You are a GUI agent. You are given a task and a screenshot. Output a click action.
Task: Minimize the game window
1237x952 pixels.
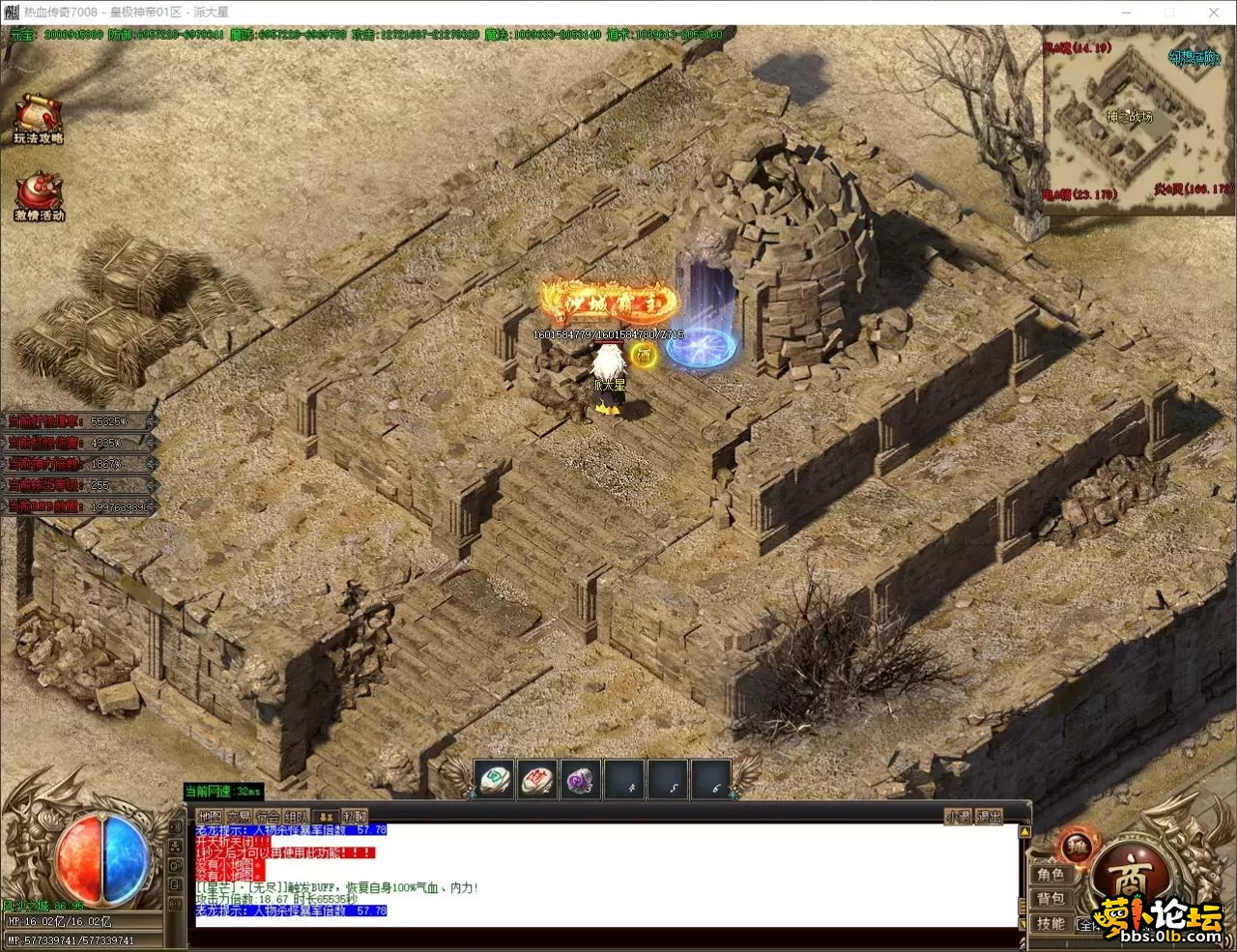[1126, 13]
